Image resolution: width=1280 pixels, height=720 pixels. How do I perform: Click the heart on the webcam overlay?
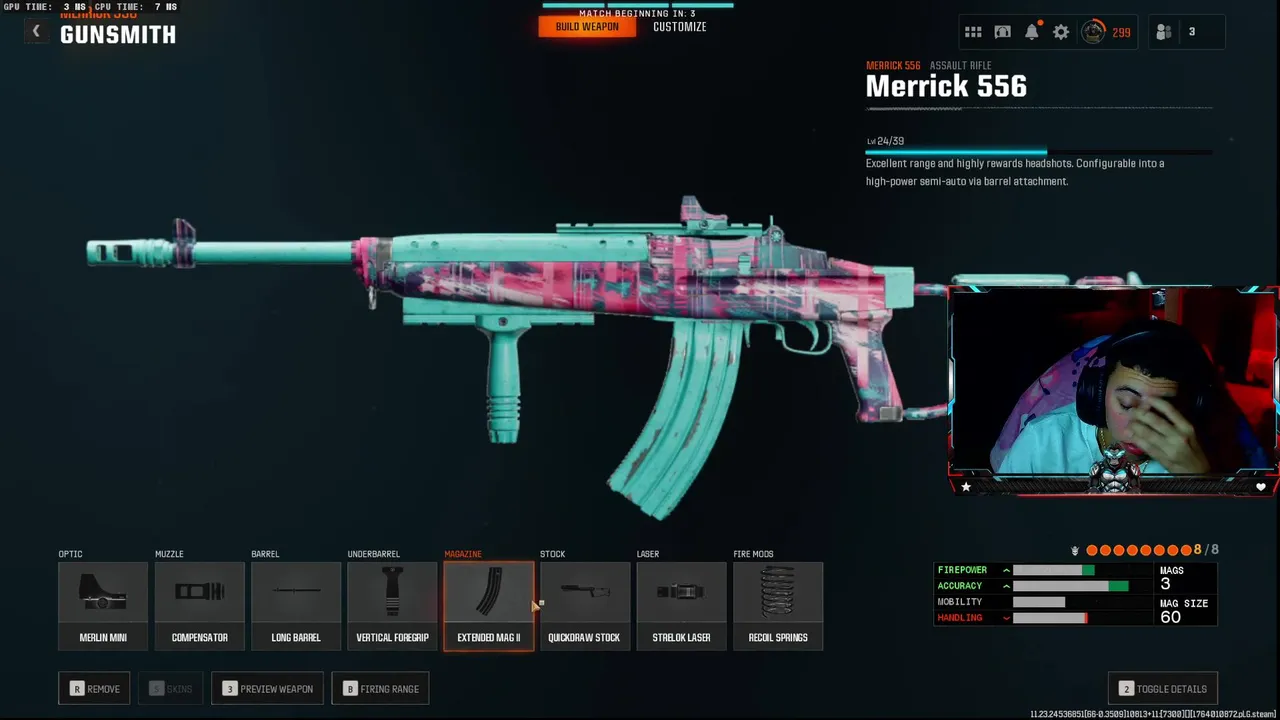point(1261,487)
